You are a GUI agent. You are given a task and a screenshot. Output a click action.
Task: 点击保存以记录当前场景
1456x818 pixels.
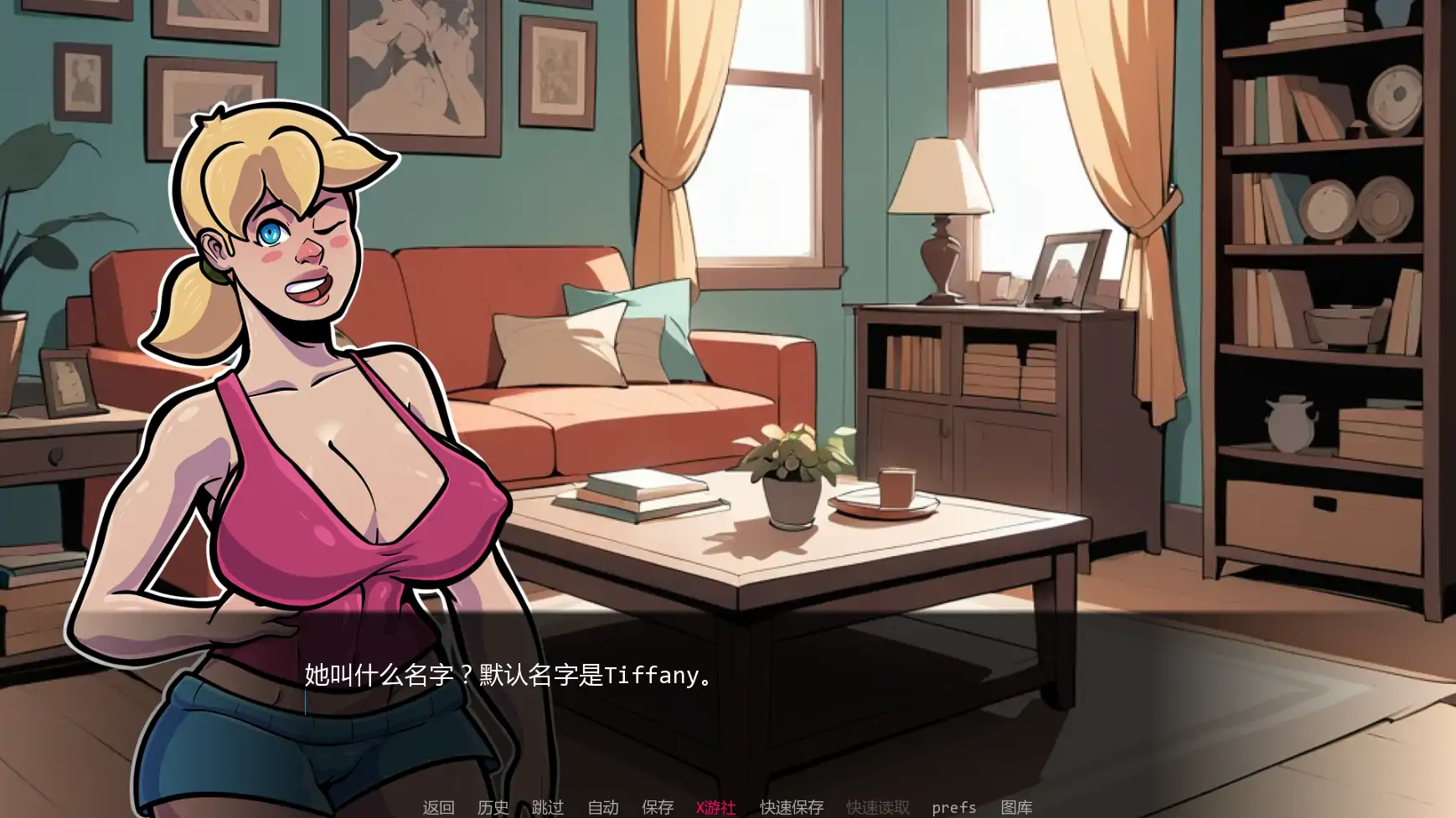pyautogui.click(x=658, y=807)
